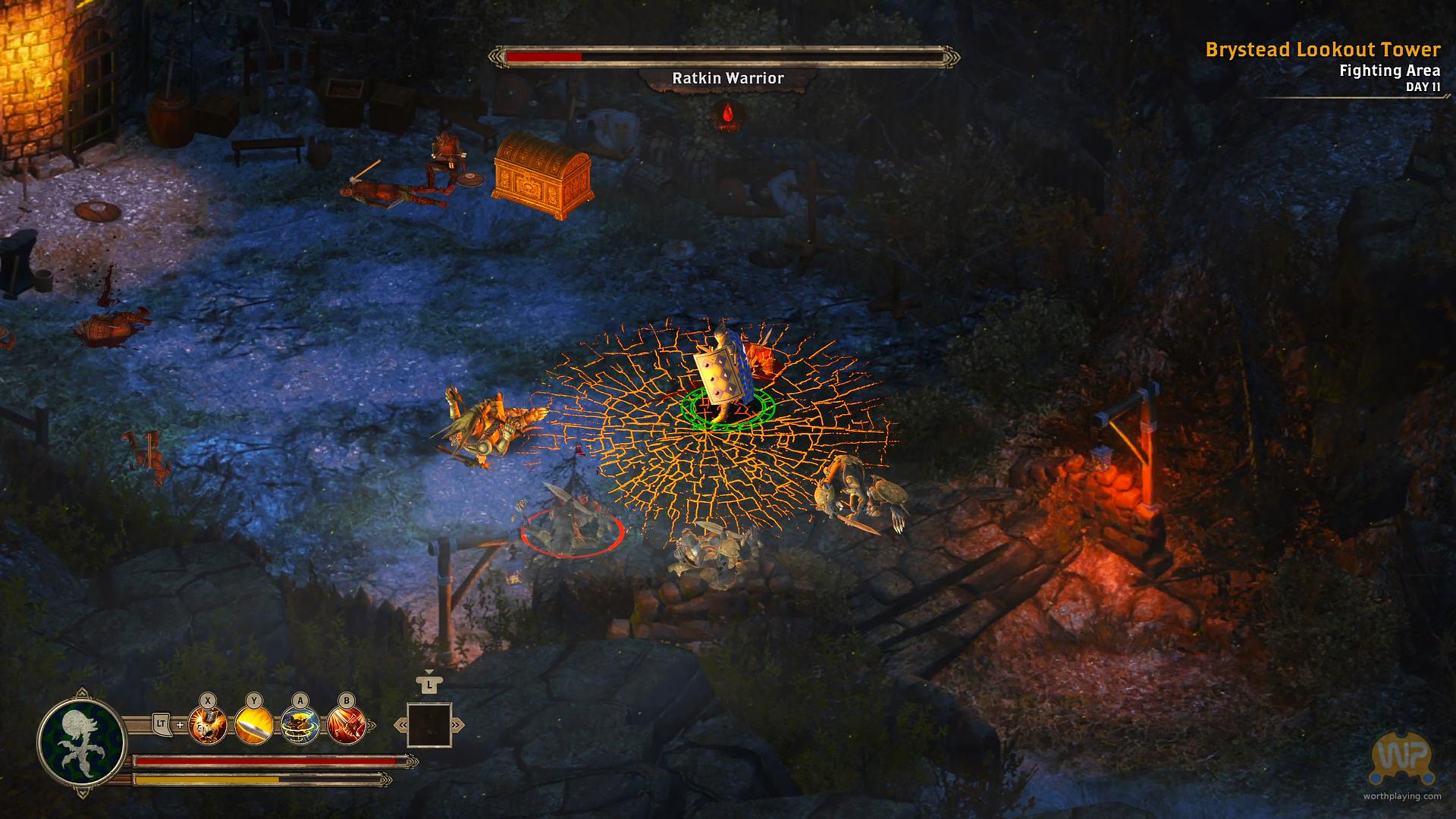This screenshot has width=1456, height=819.
Task: Click the bleeding status icon under enemy bar
Action: (728, 114)
